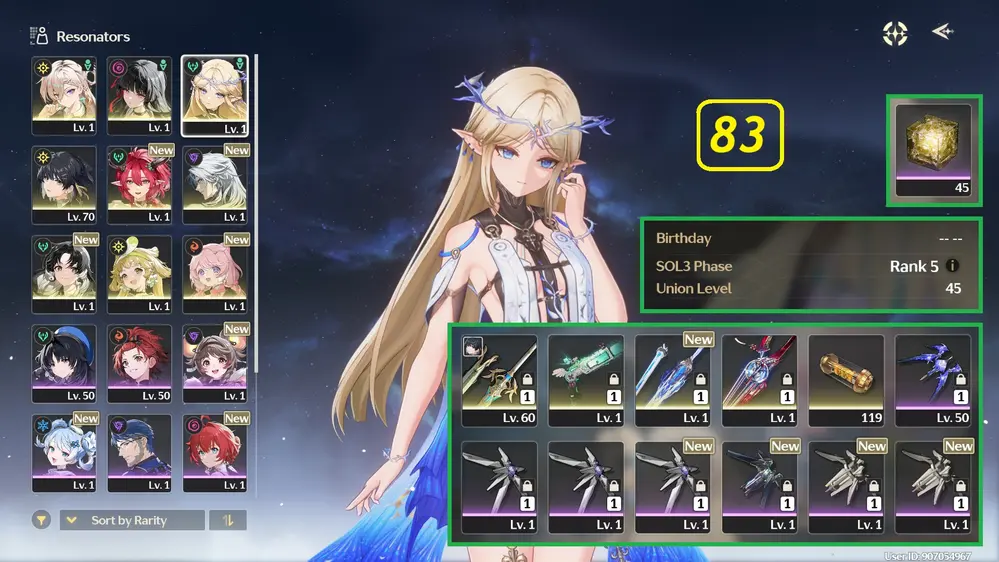Choose the light blue-haired resonator portrait
The height and width of the screenshot is (562, 999).
point(64,453)
